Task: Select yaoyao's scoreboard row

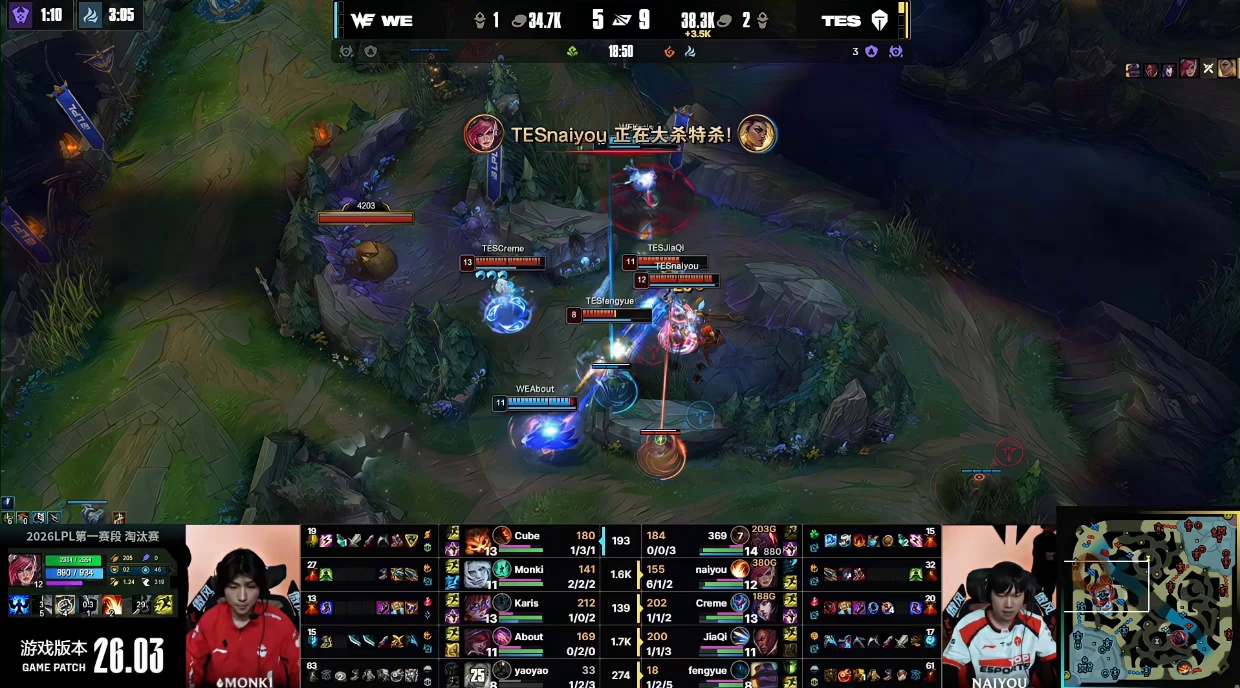Action: click(530, 673)
